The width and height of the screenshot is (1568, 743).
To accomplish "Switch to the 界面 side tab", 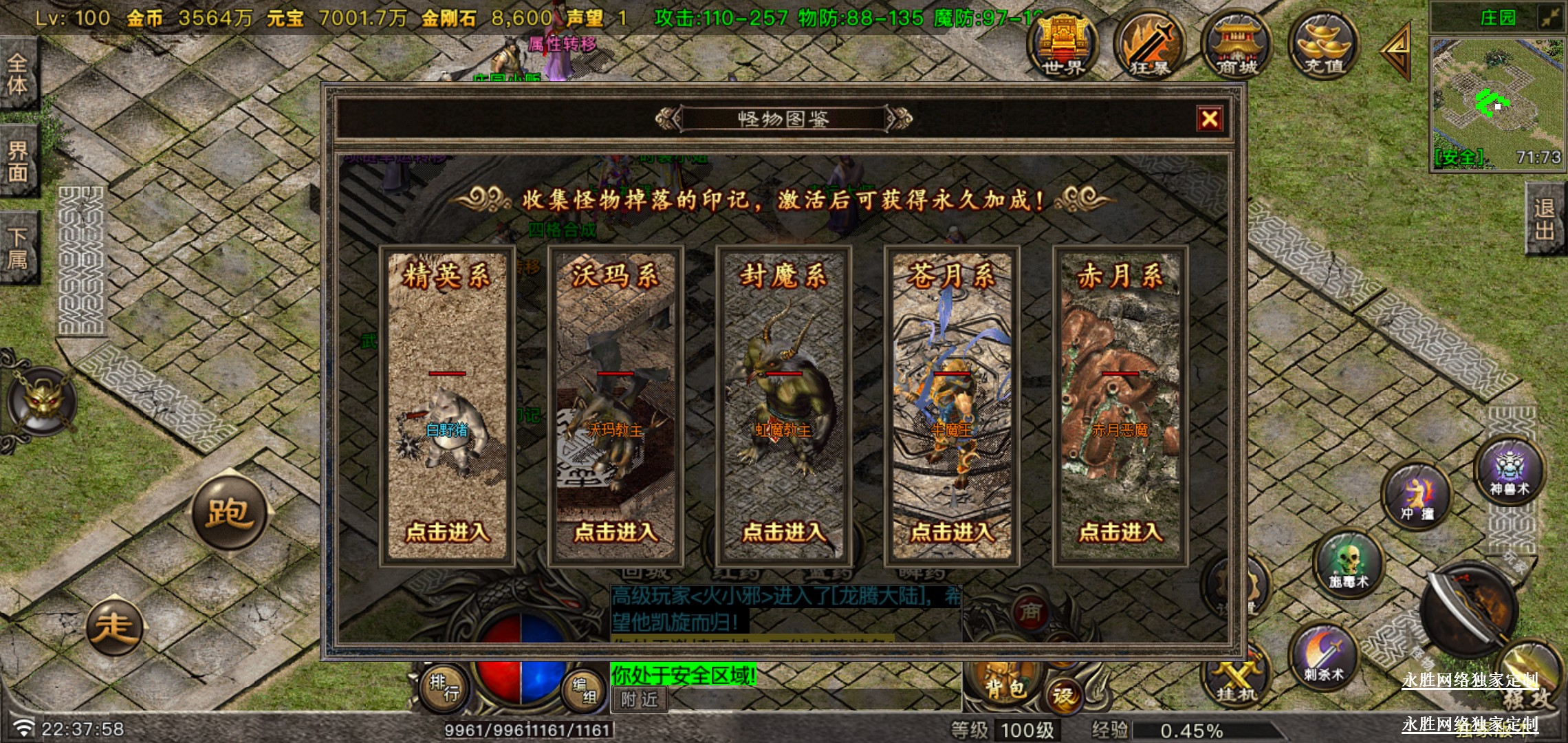I will point(18,161).
